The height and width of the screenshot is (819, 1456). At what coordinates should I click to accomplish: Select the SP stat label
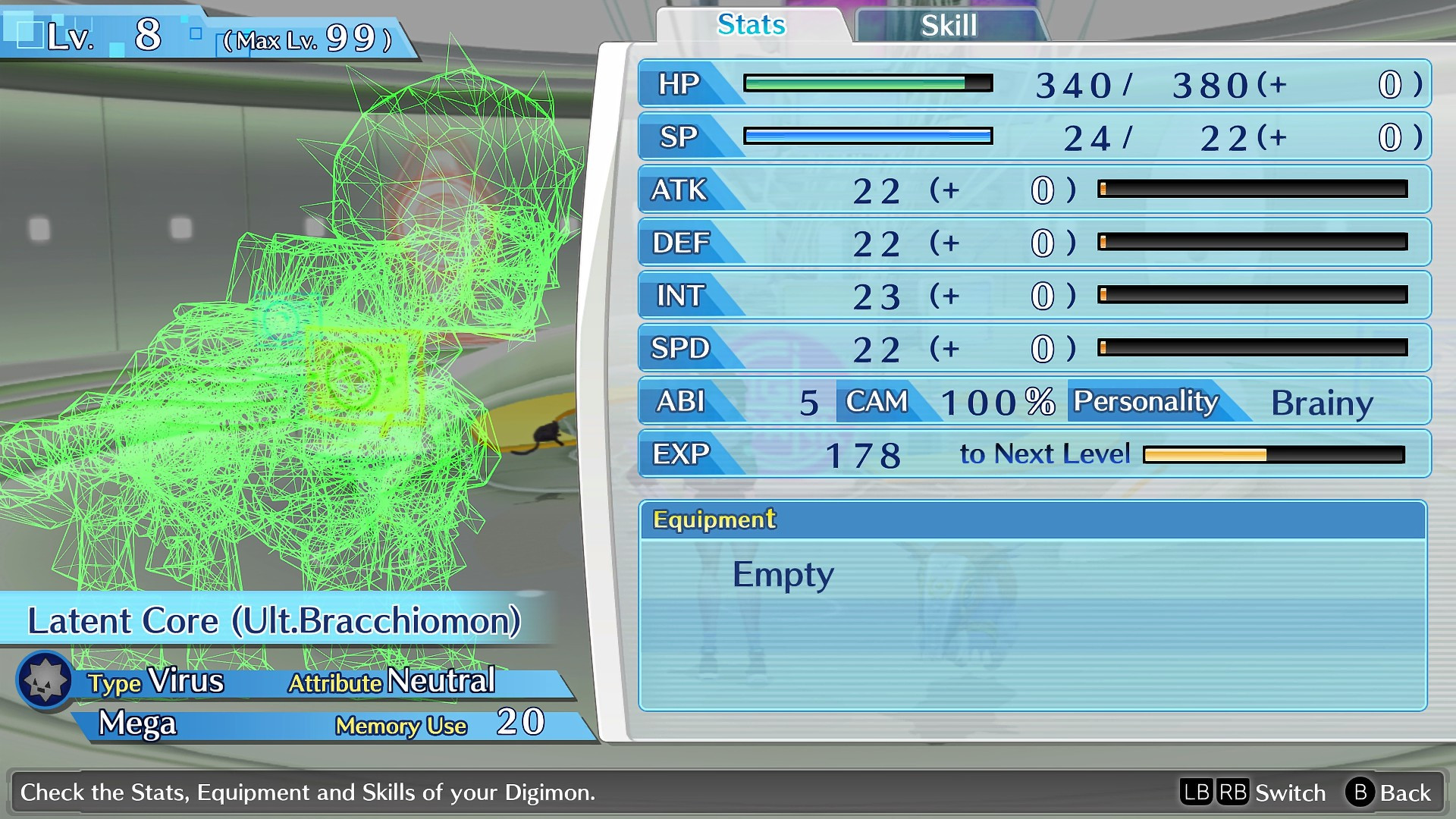[x=681, y=137]
